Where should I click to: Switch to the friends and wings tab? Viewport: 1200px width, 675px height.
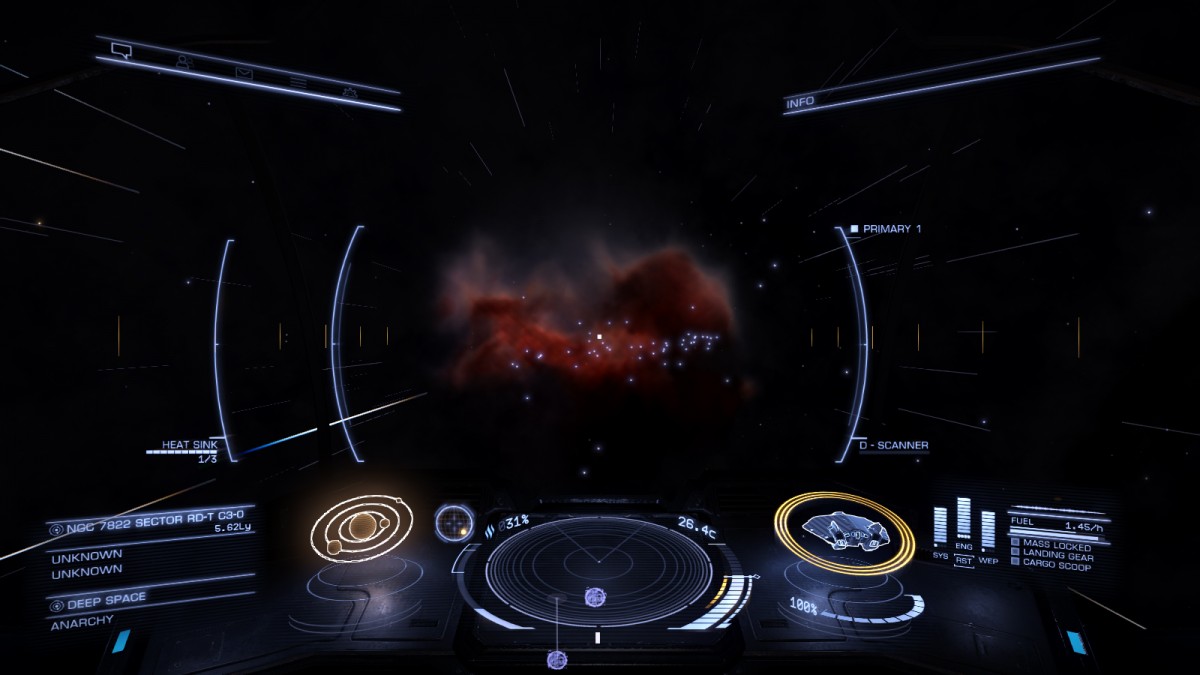click(x=183, y=61)
